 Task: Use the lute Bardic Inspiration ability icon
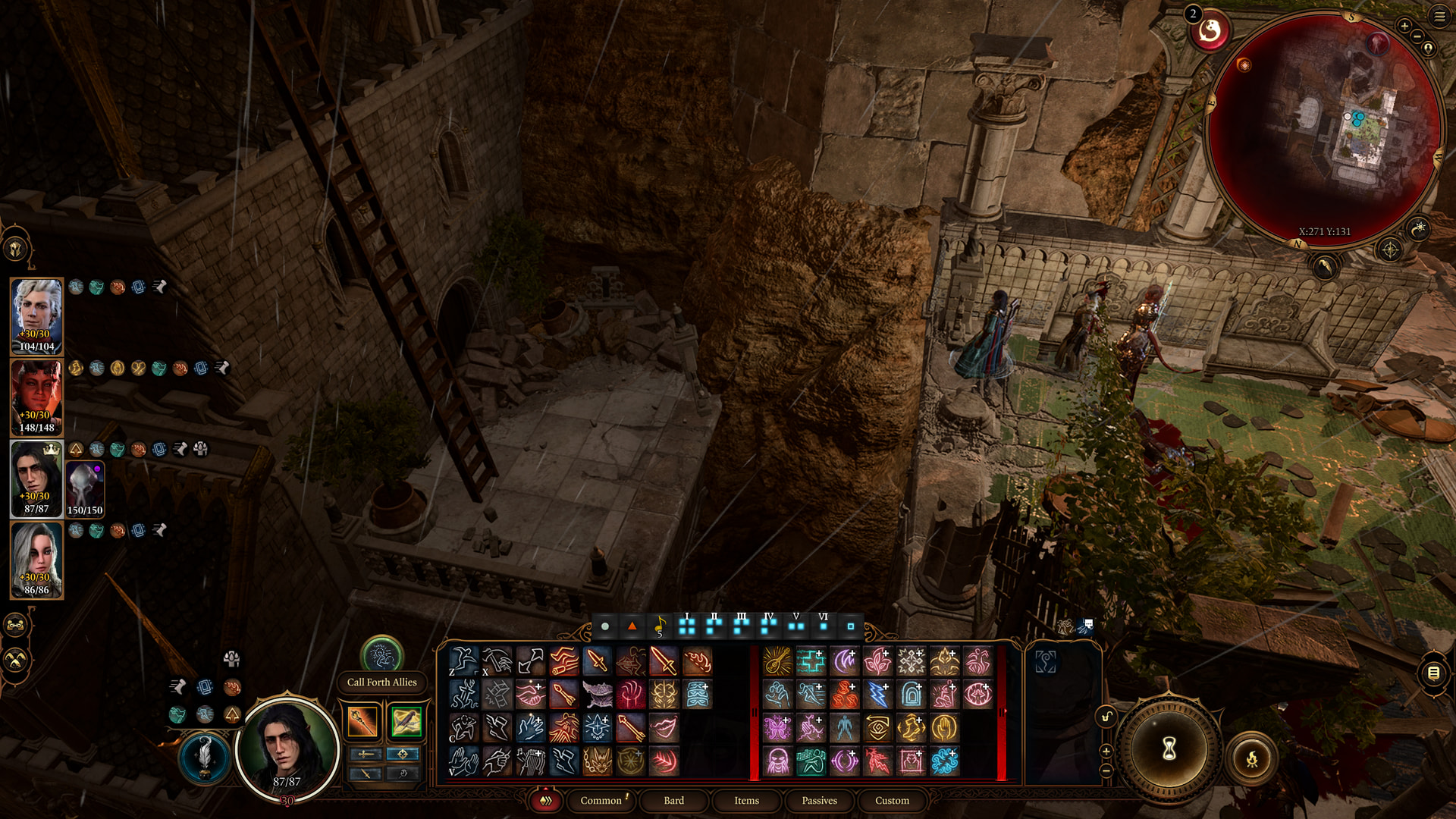click(x=777, y=661)
